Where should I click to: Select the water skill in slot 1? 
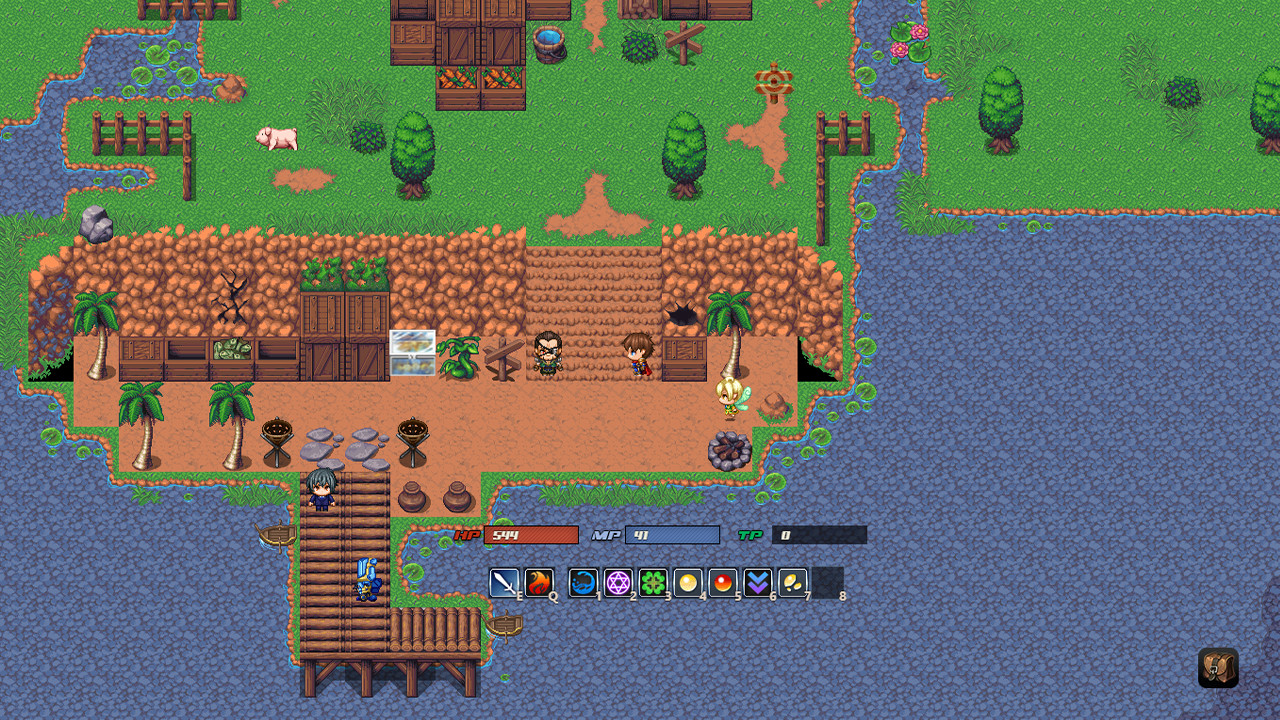tap(584, 583)
